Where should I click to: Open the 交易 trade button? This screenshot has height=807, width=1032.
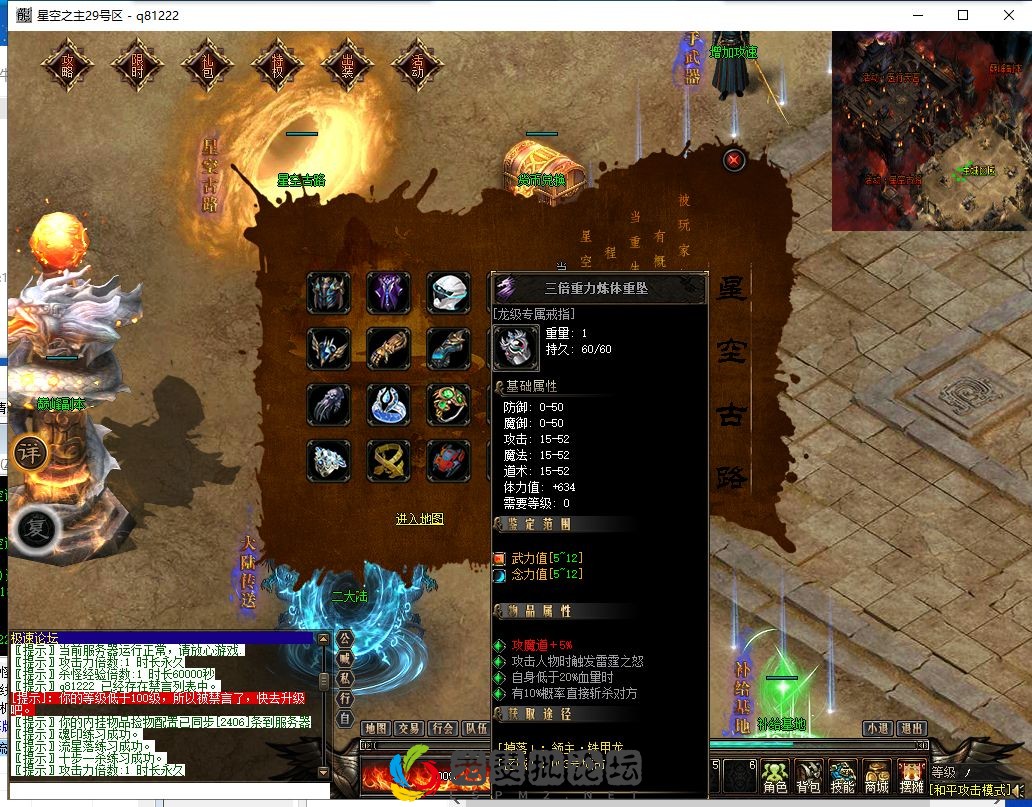(409, 729)
